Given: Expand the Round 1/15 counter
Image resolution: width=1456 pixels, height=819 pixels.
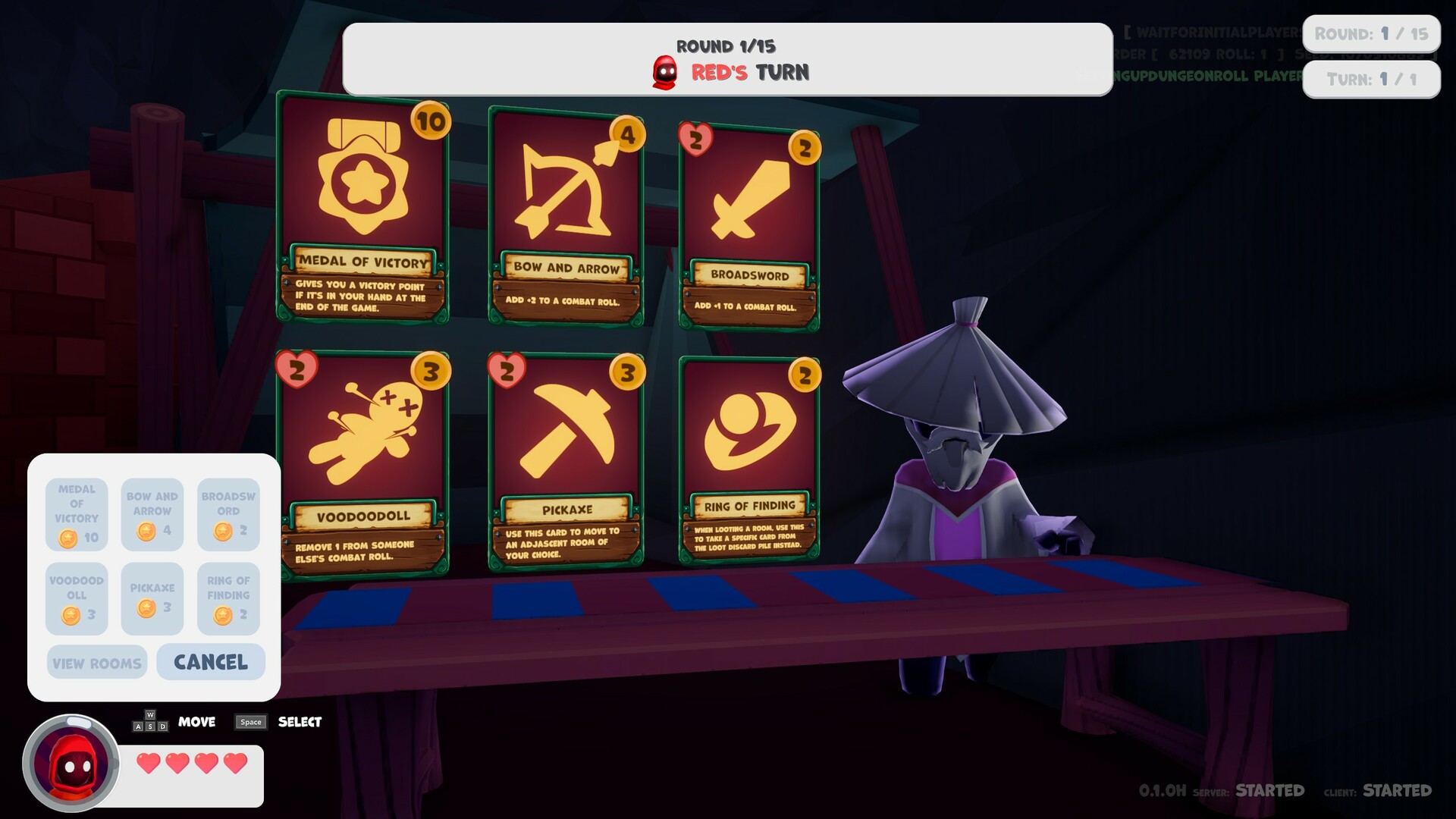Looking at the screenshot, I should (1371, 33).
